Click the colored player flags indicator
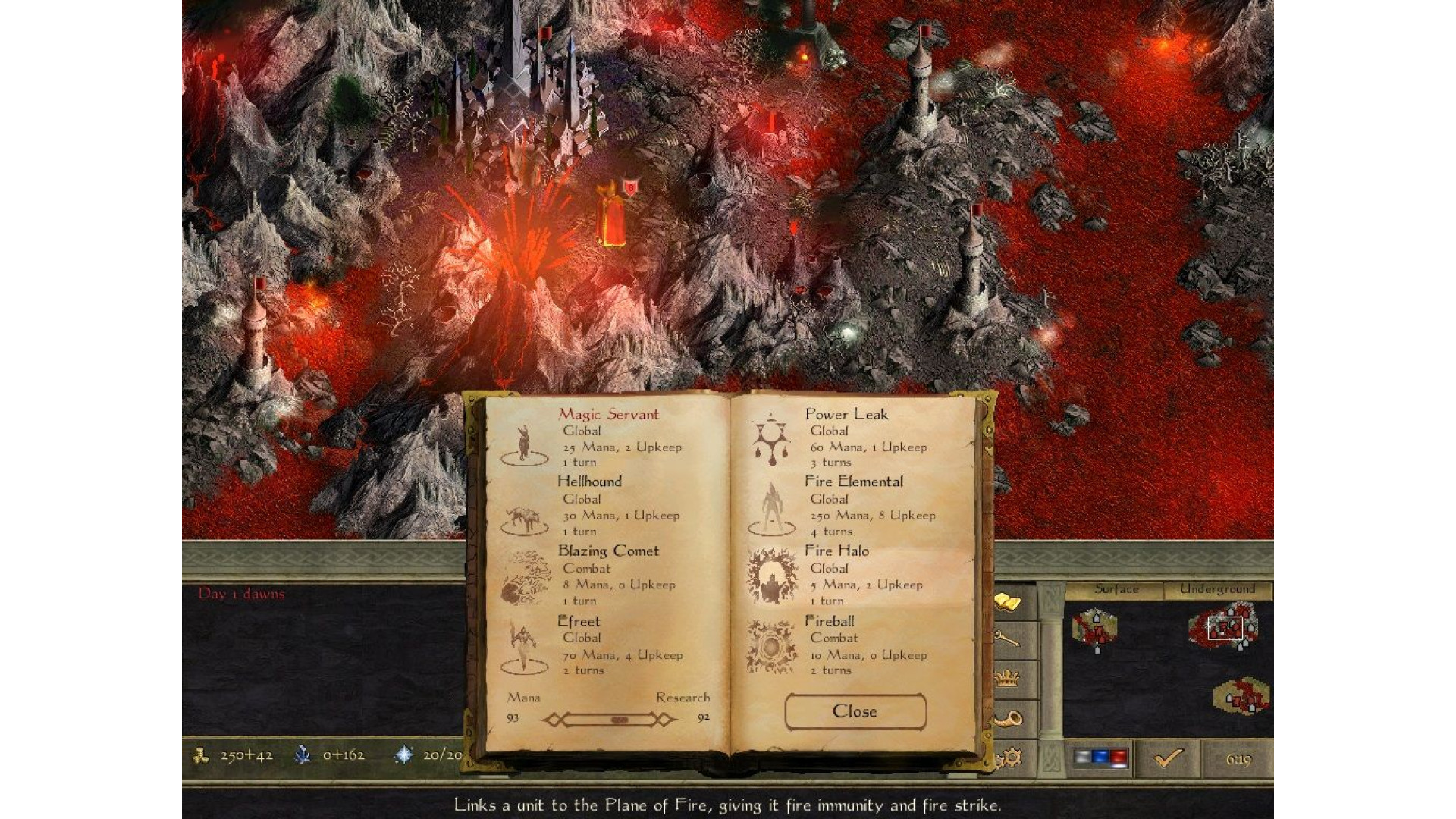 pyautogui.click(x=1100, y=758)
